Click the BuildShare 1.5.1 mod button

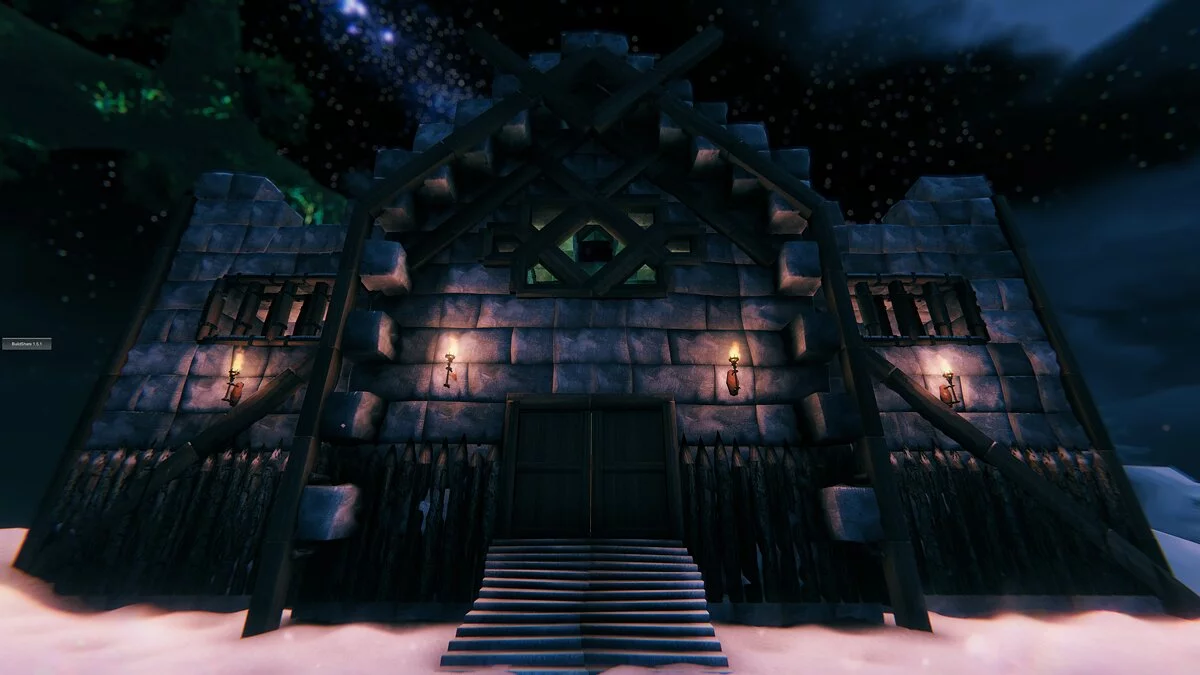[25, 344]
